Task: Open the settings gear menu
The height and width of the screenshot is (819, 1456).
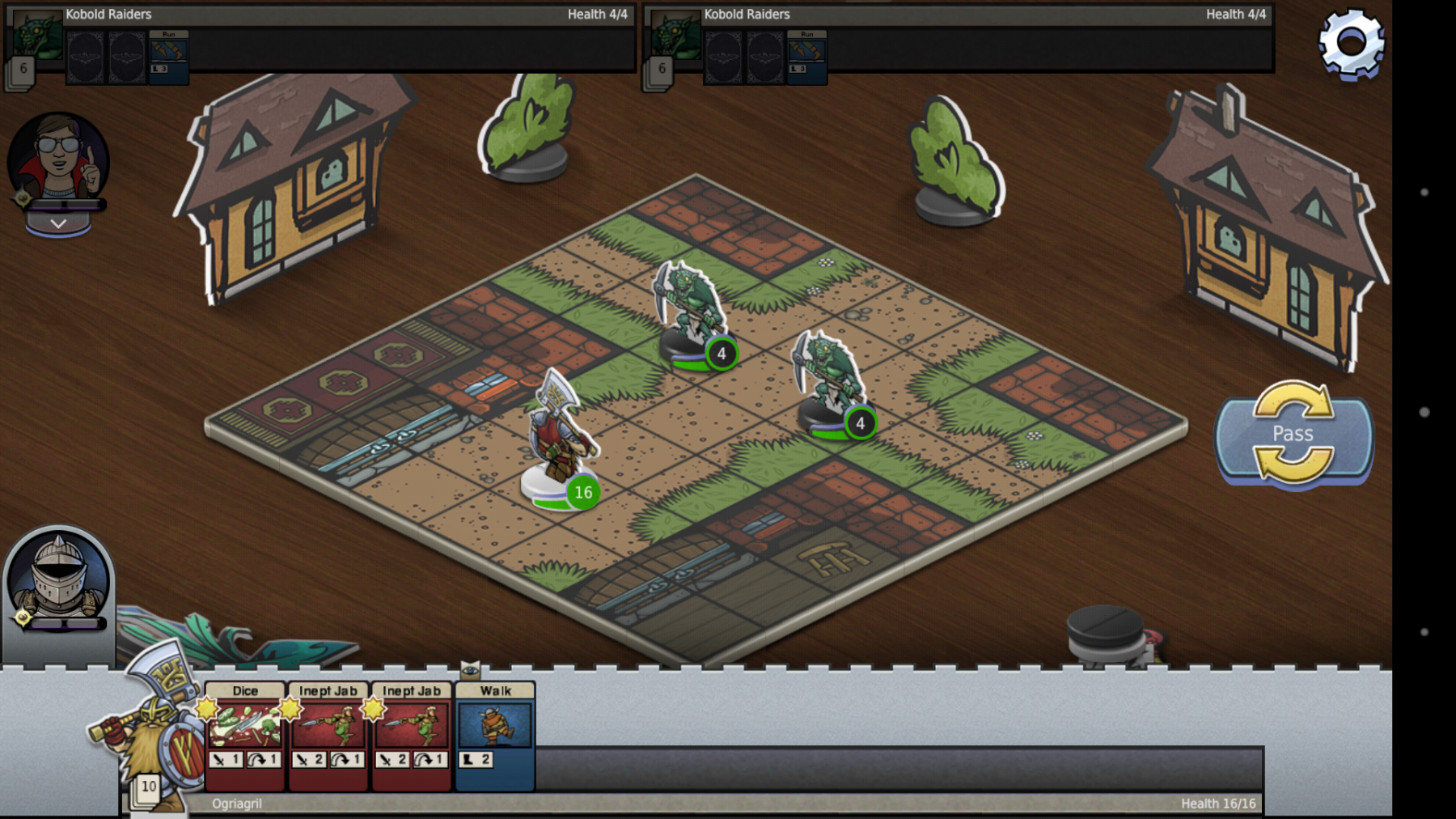Action: tap(1351, 44)
